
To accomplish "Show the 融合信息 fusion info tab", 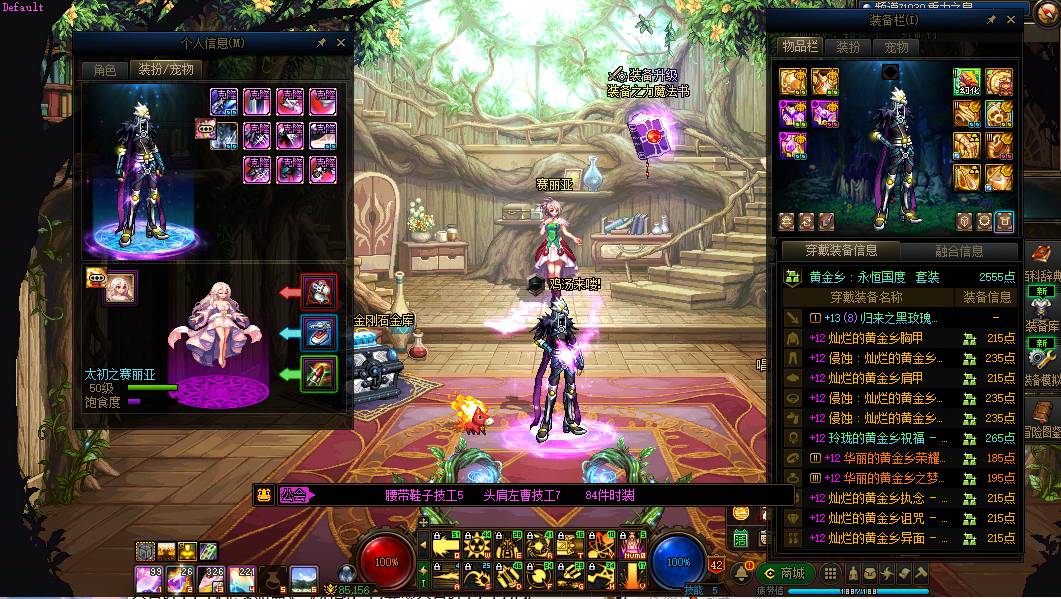I will pyautogui.click(x=959, y=251).
